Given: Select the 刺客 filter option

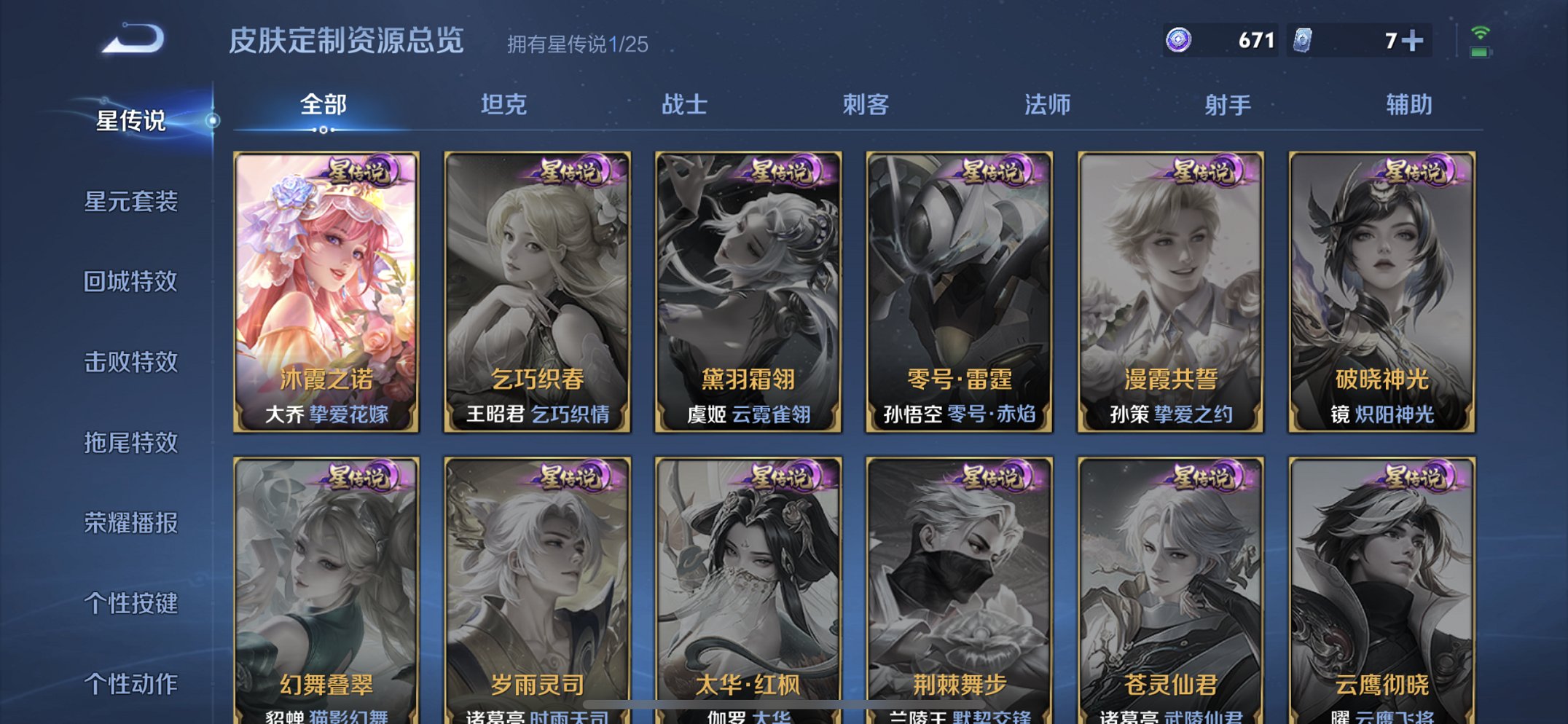Looking at the screenshot, I should coord(867,105).
